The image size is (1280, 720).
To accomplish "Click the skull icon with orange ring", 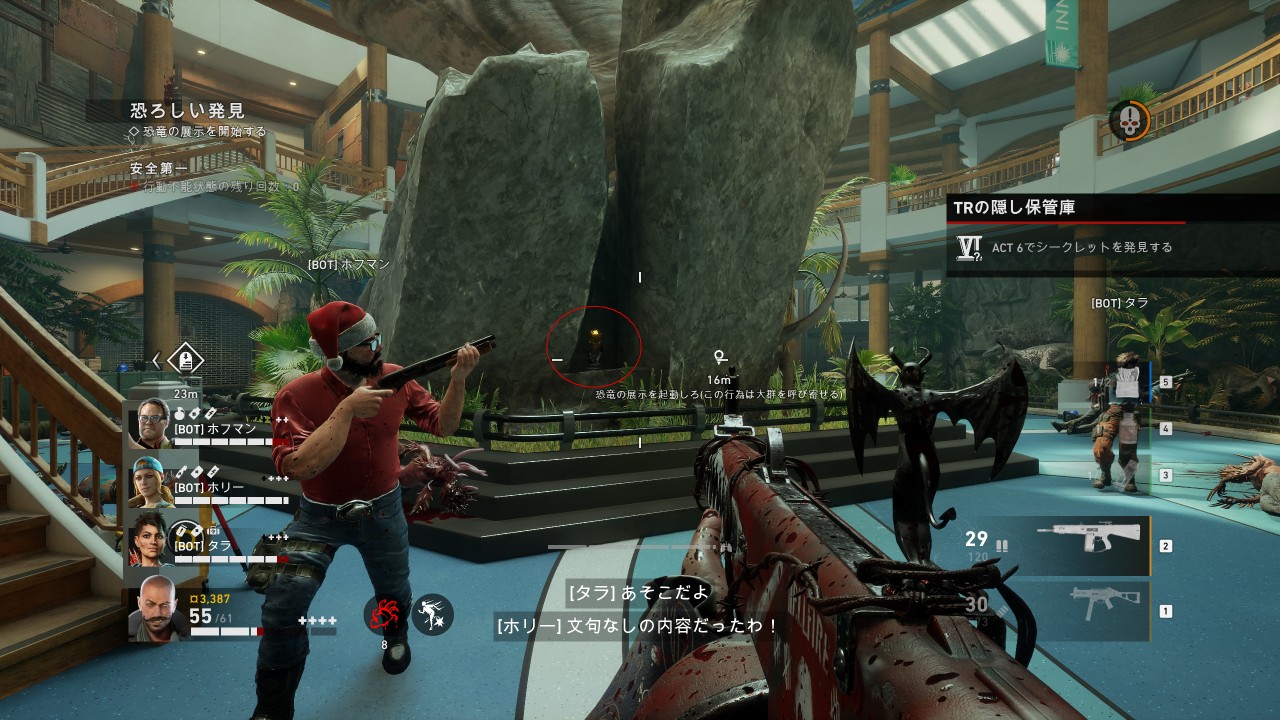I will click(1129, 121).
